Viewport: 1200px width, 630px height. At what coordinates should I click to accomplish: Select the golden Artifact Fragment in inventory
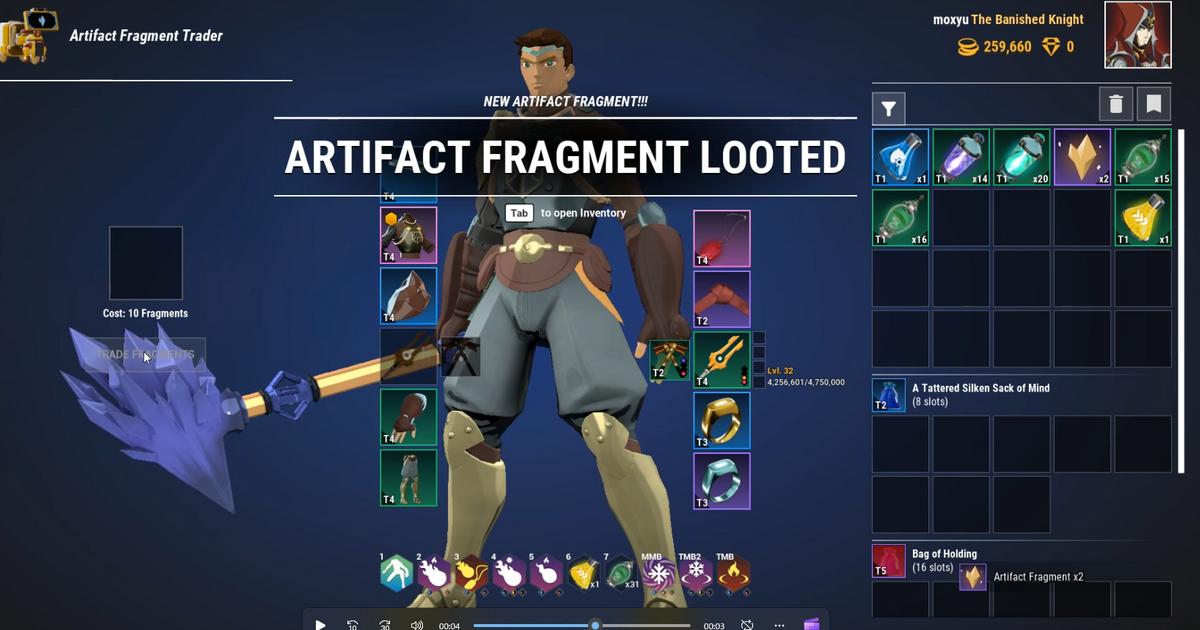click(x=1082, y=157)
